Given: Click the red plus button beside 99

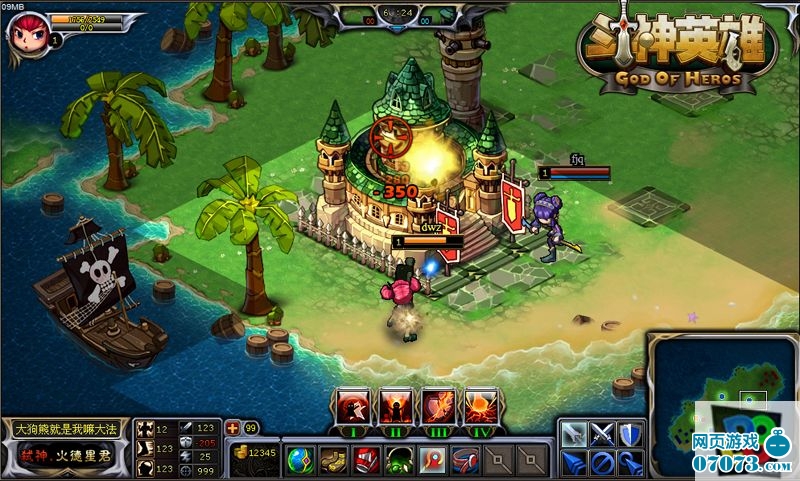Looking at the screenshot, I should click(x=233, y=427).
